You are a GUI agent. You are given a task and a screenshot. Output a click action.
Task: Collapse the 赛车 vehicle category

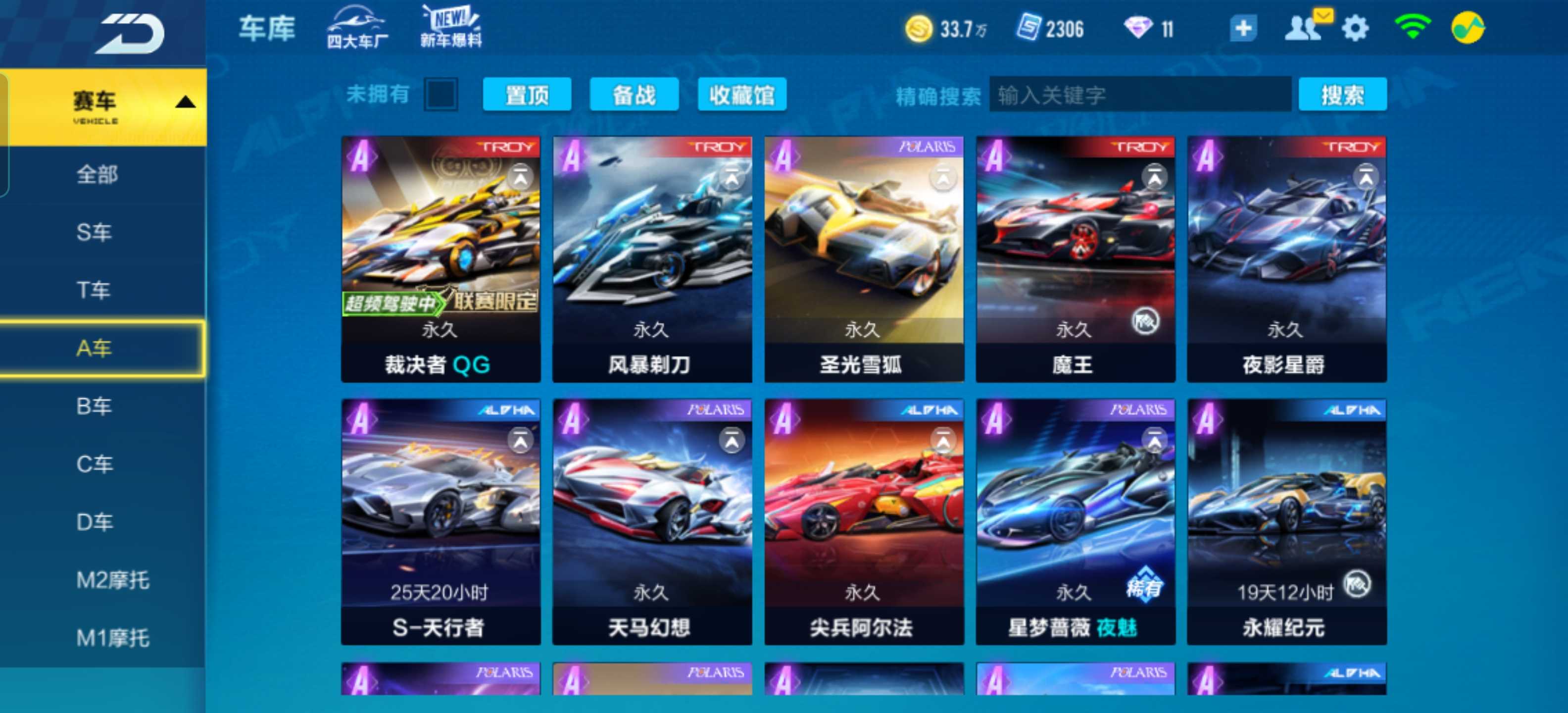pyautogui.click(x=185, y=103)
